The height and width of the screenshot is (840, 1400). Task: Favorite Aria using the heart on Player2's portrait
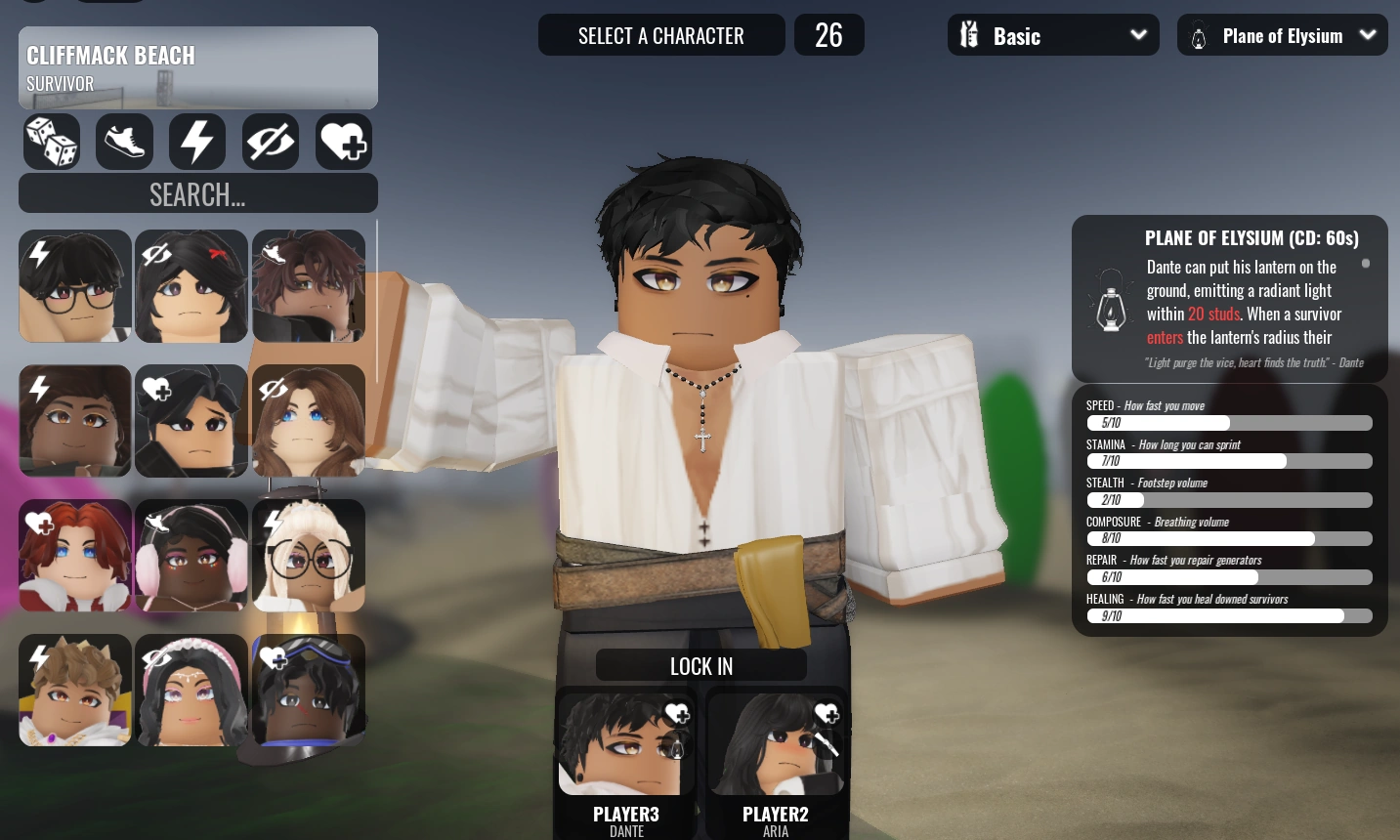pos(827,714)
